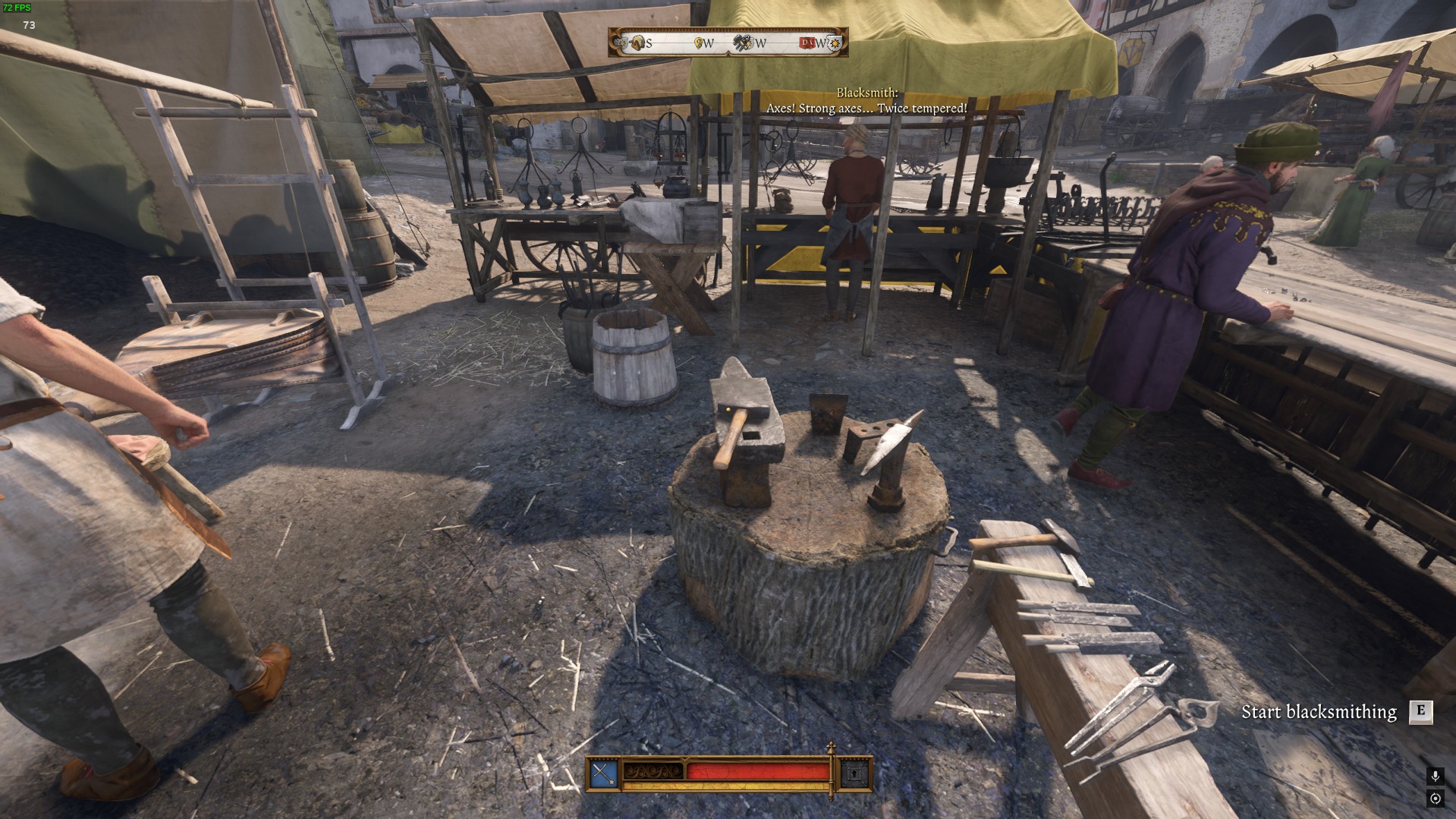Click the 72 FPS counter readout
Image resolution: width=1456 pixels, height=819 pixels.
(17, 8)
